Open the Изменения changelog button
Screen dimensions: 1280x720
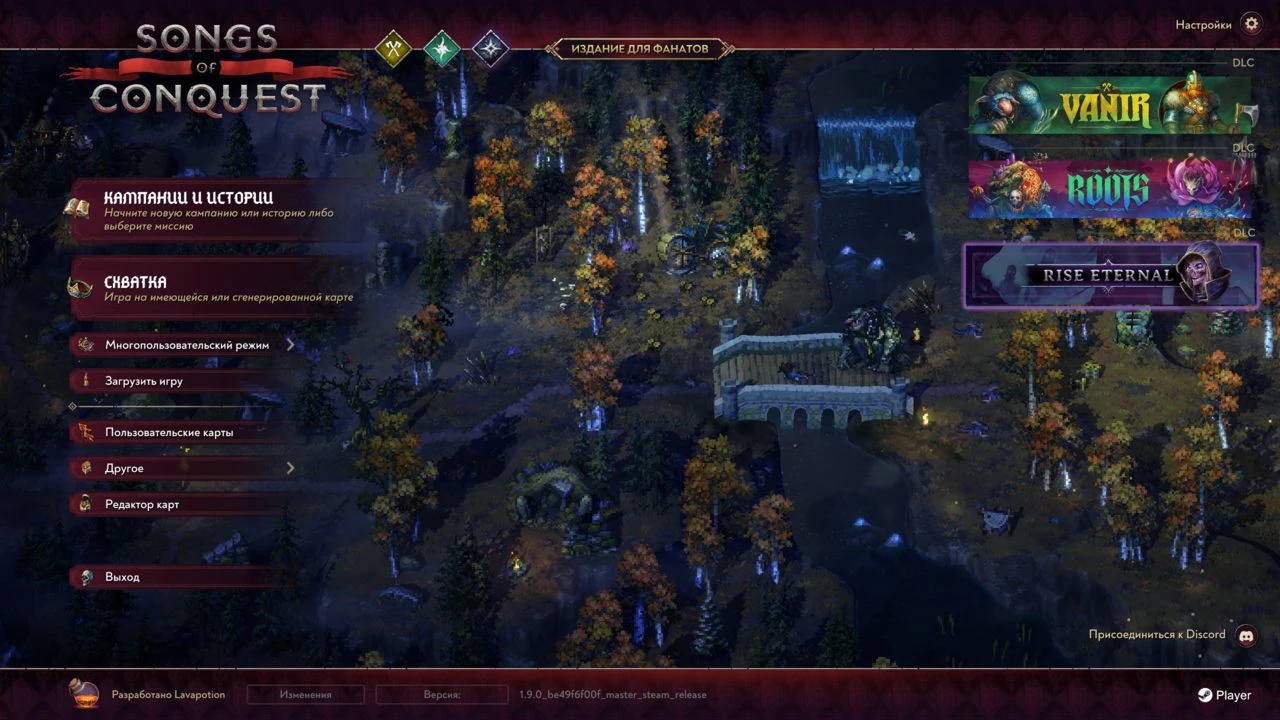coord(306,694)
